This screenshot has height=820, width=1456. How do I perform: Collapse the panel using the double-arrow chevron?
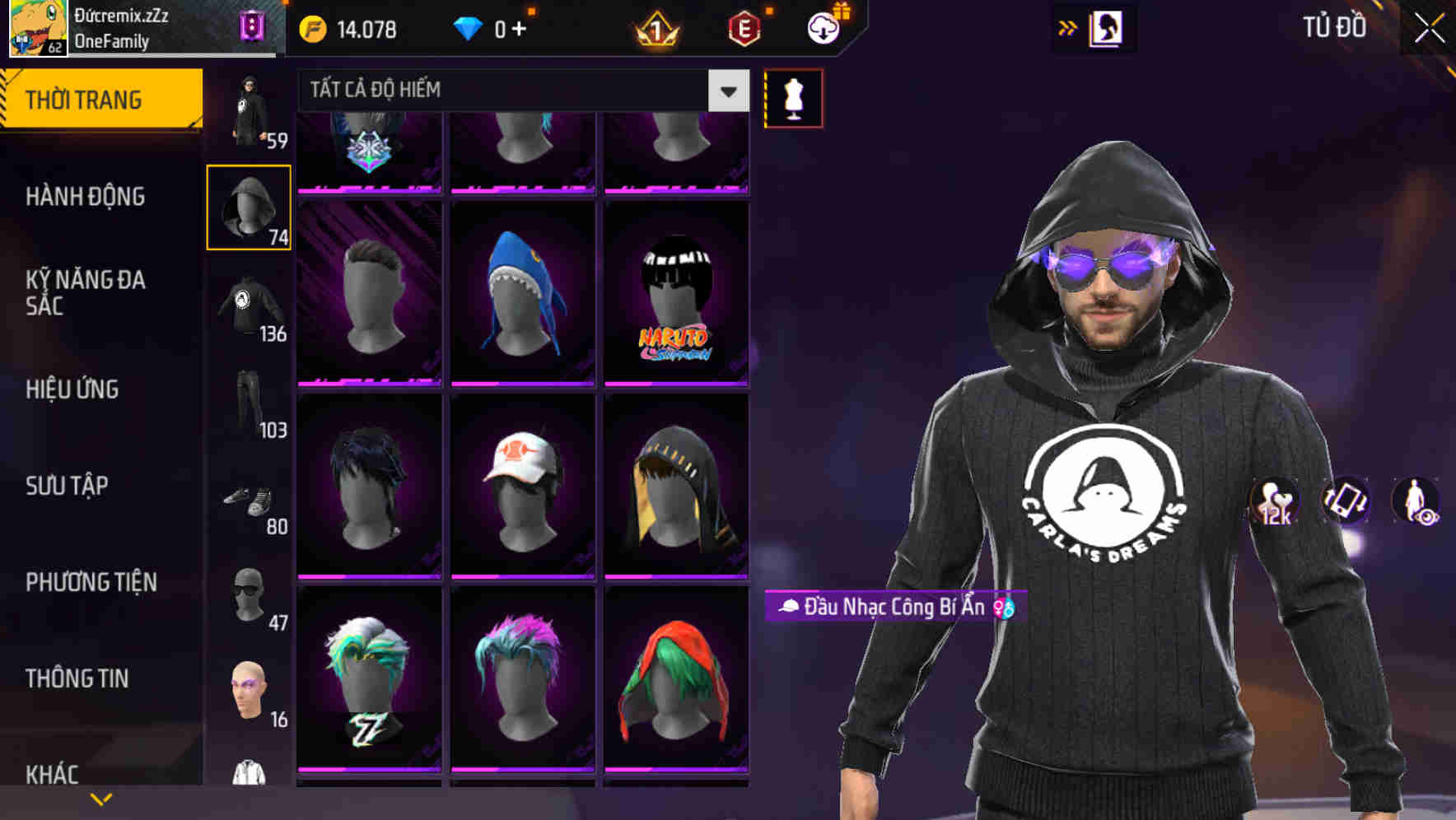pos(1068,27)
